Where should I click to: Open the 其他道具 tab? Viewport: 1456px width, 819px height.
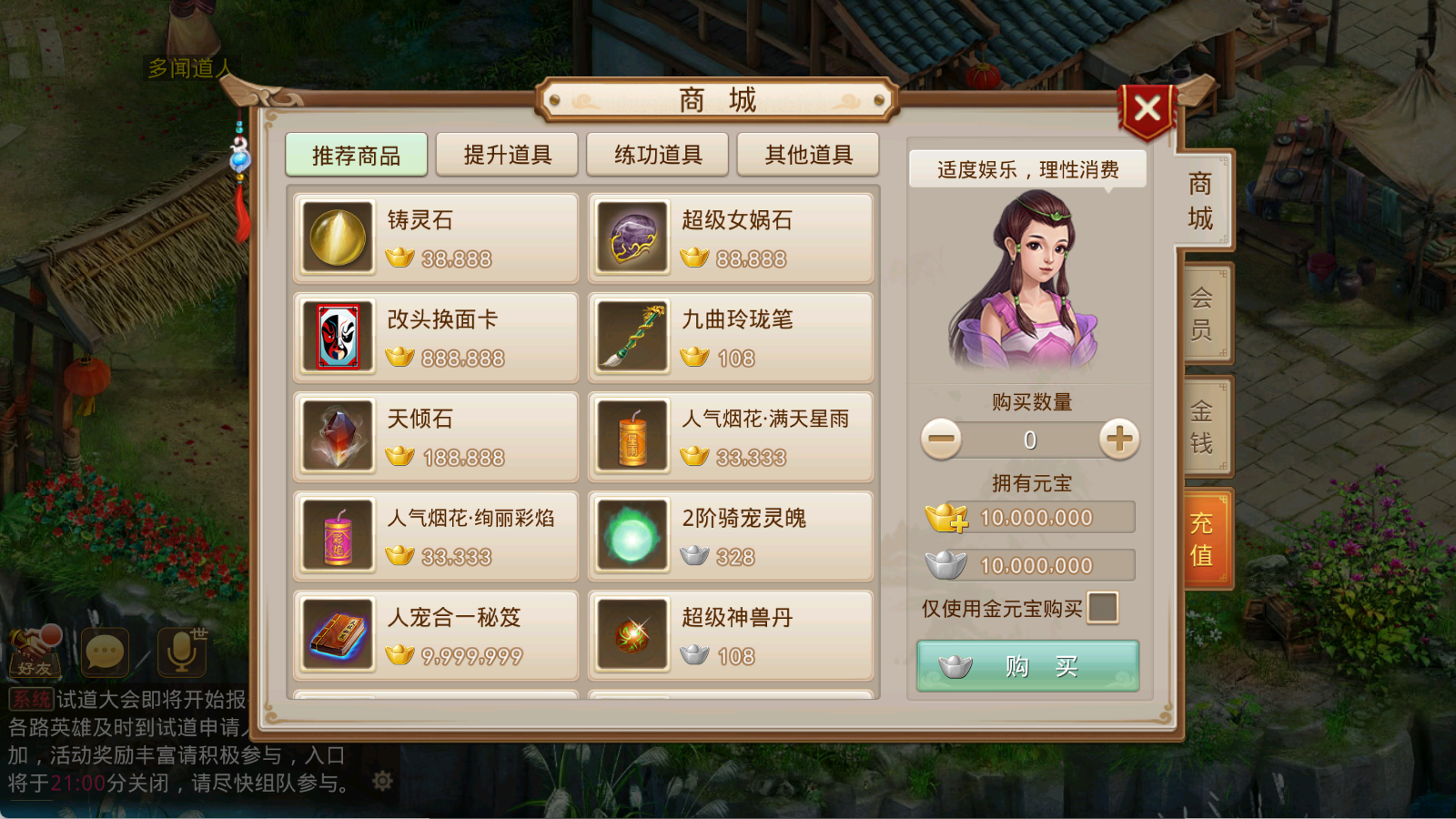point(807,154)
